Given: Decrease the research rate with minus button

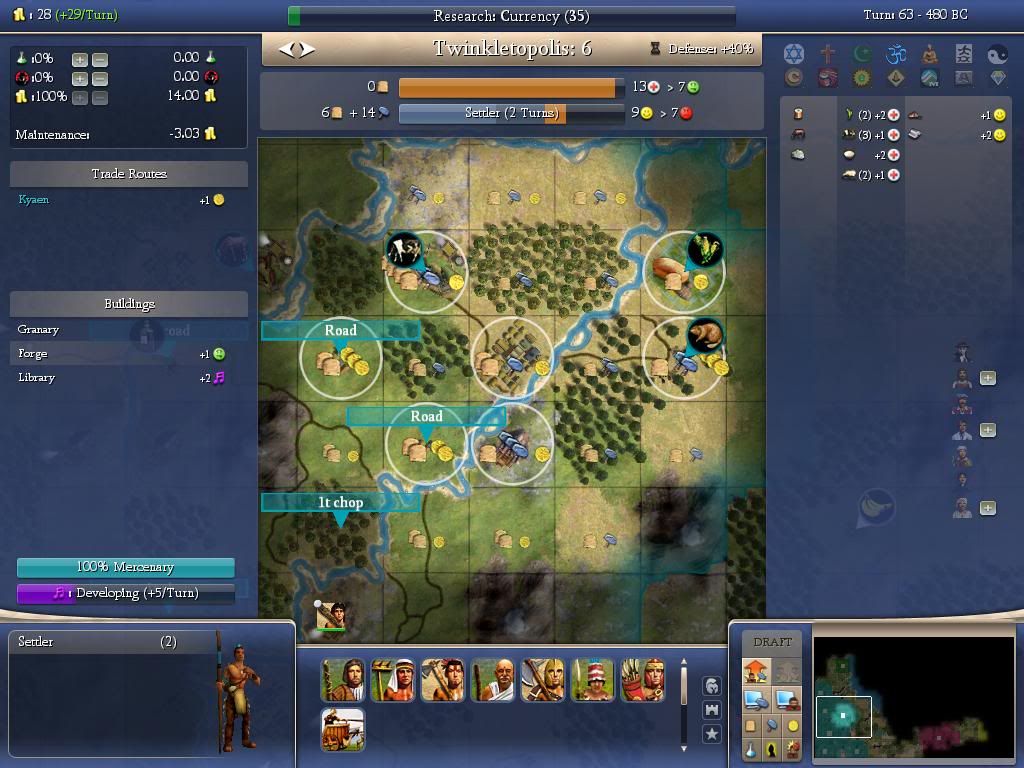Looking at the screenshot, I should click(99, 59).
